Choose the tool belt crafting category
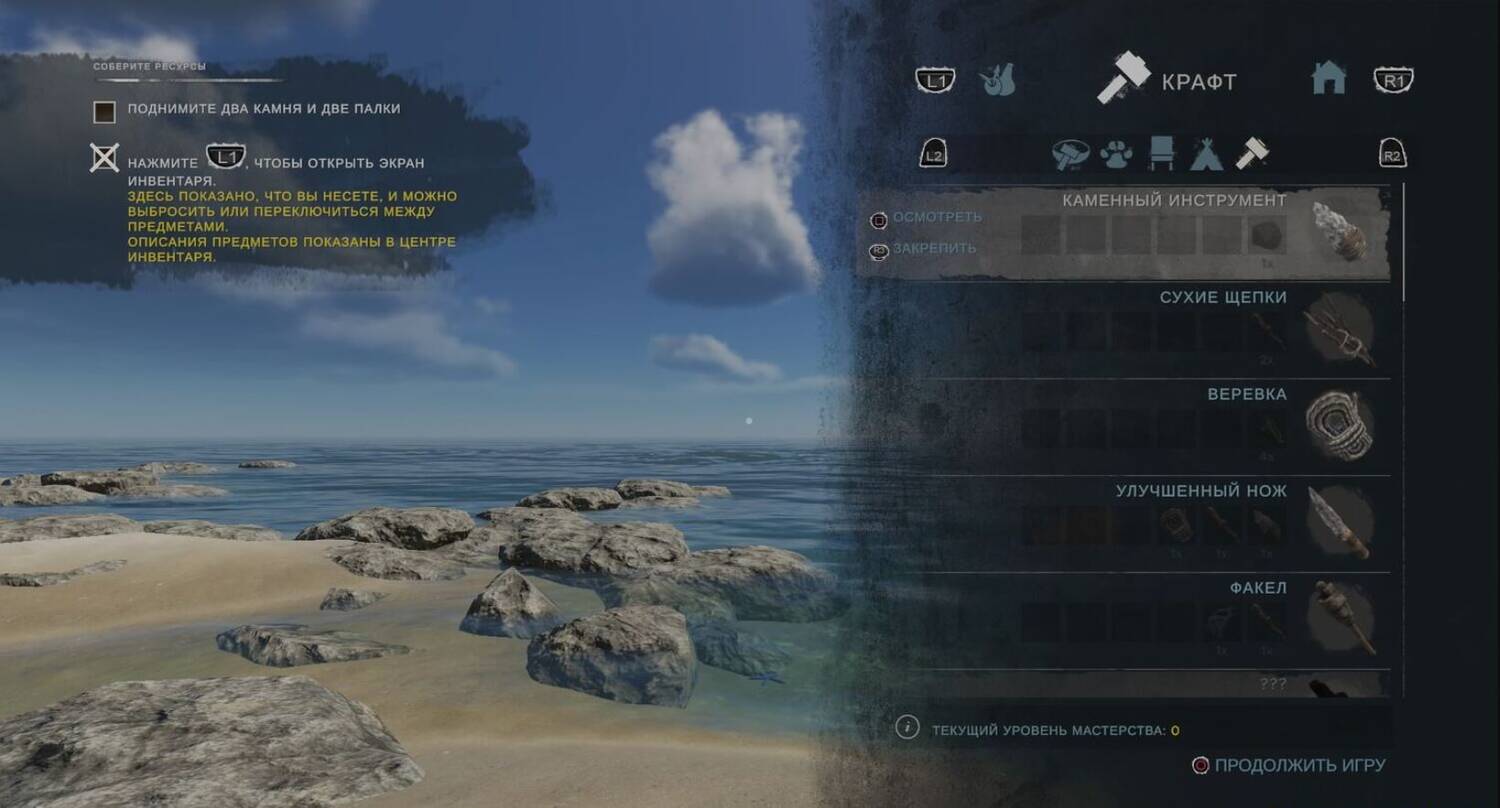 (x=1070, y=154)
